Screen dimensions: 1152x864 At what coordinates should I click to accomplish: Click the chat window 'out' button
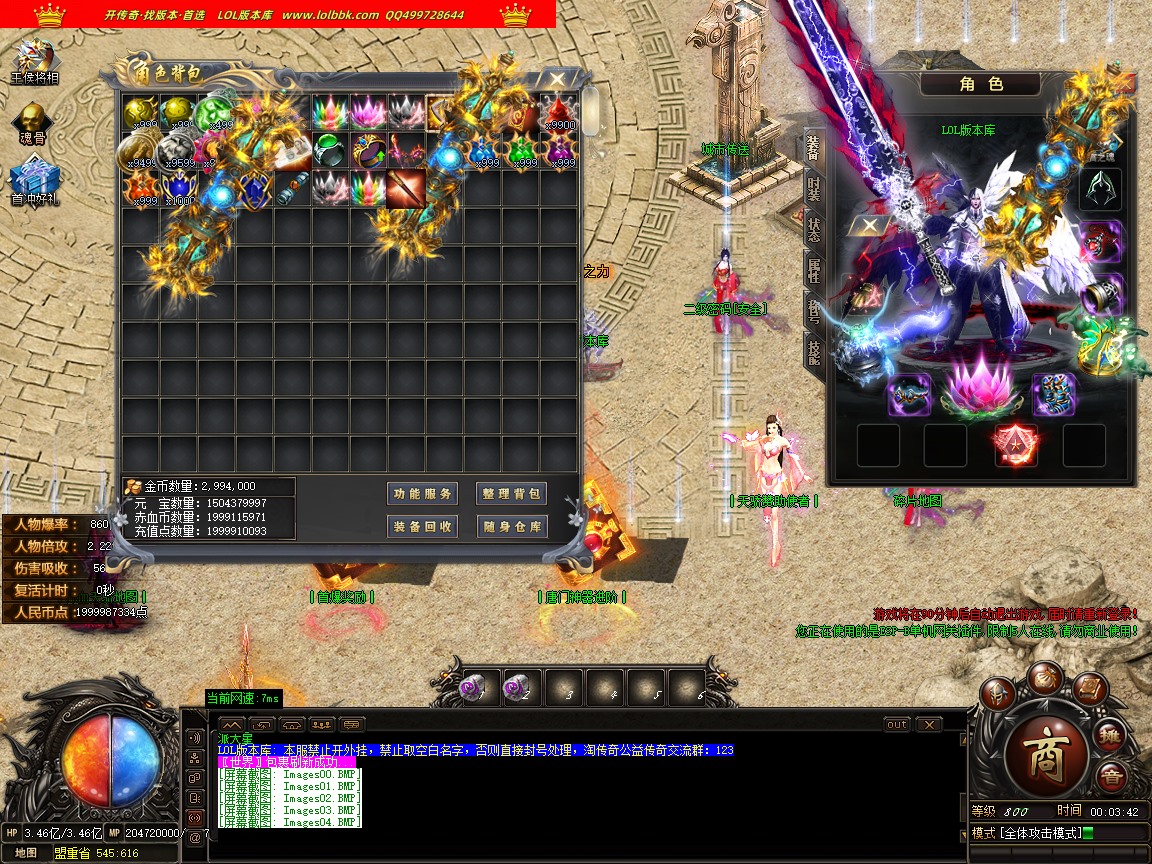[x=897, y=725]
